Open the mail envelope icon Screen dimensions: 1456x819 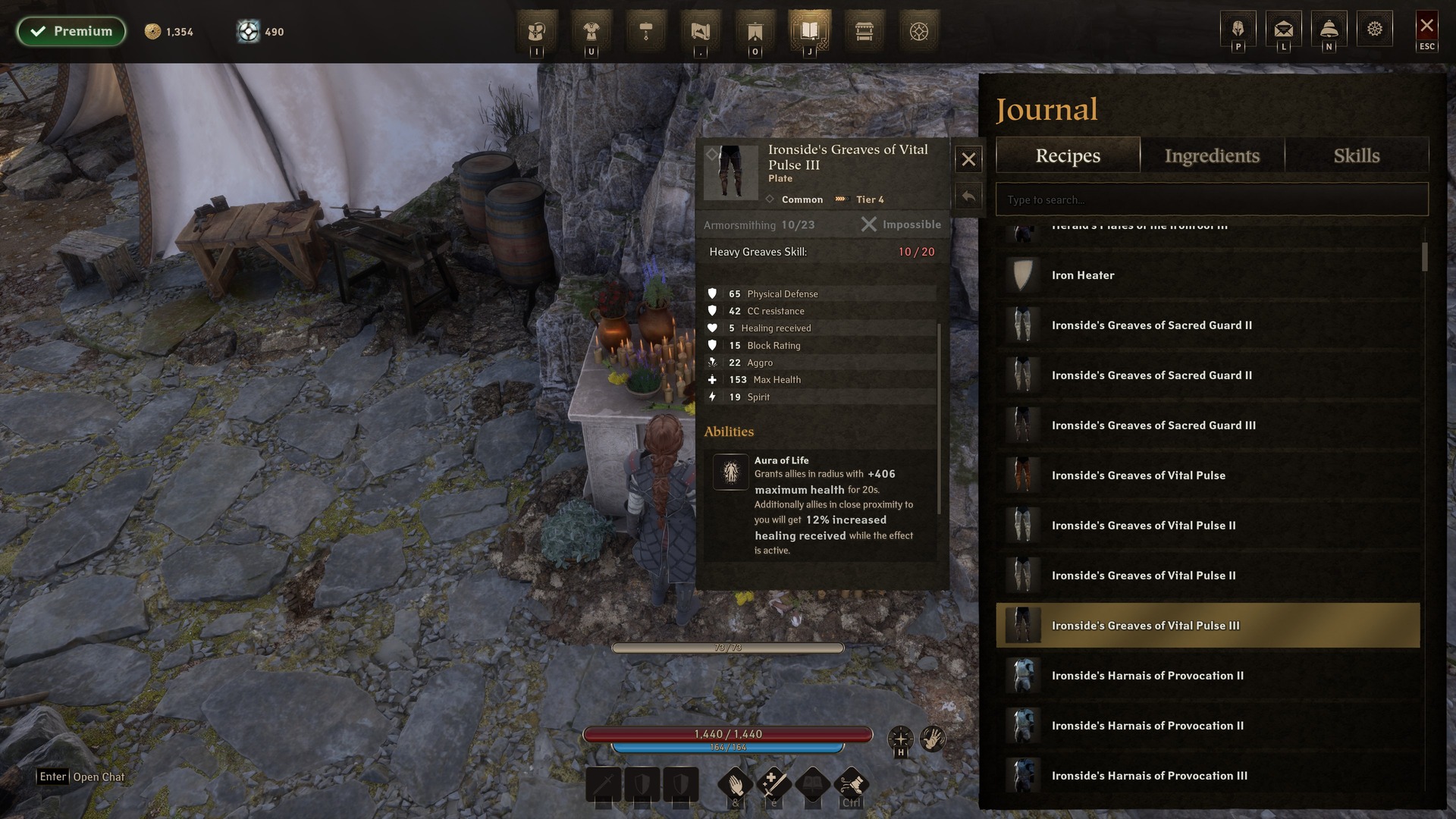[x=1283, y=30]
